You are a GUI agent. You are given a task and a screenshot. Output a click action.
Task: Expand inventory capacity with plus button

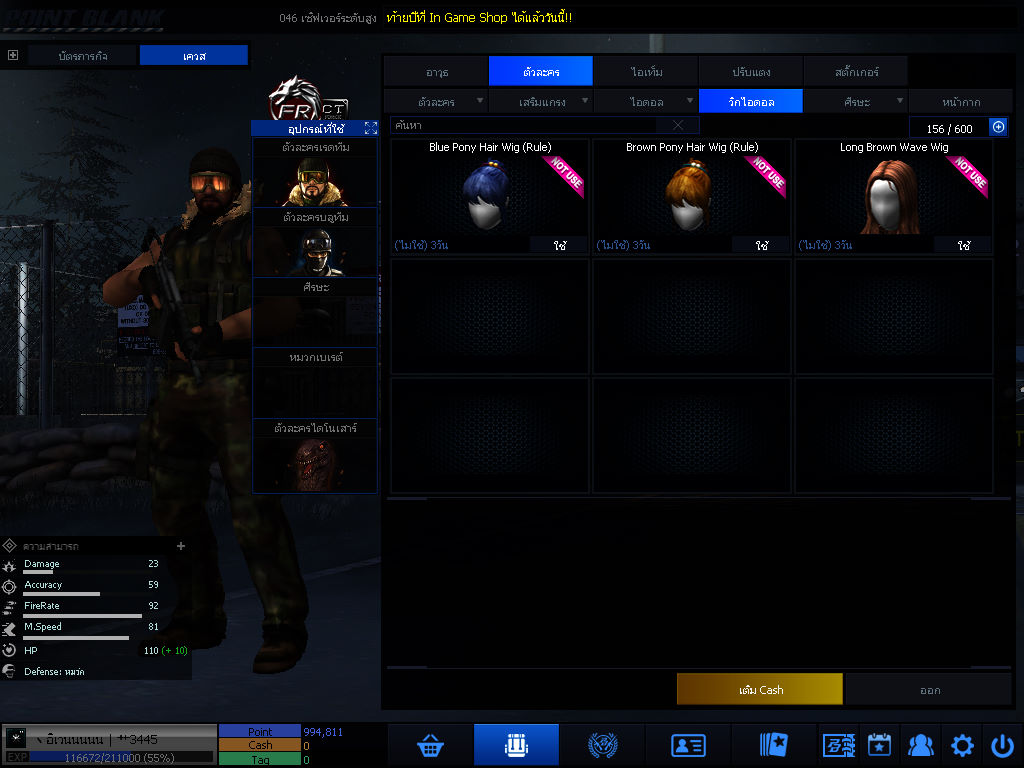coord(998,127)
